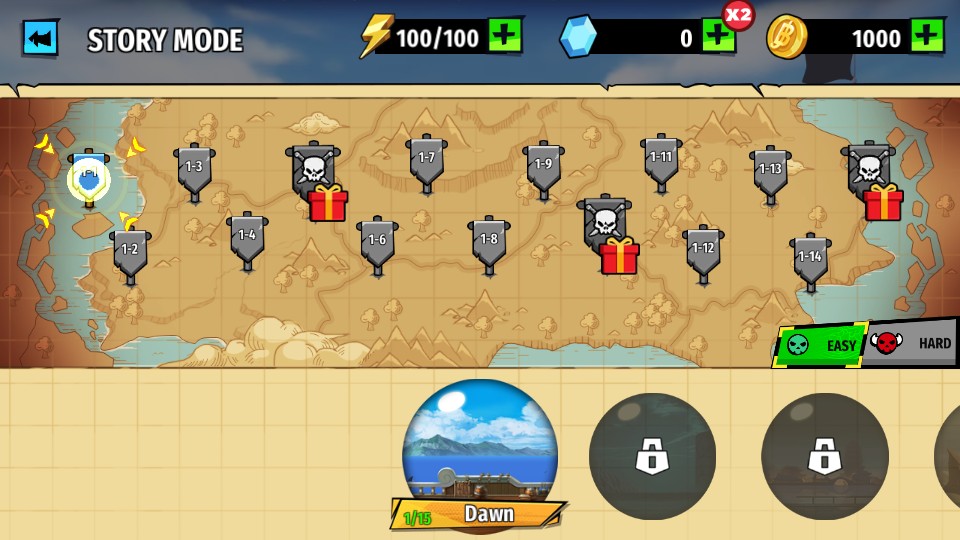The height and width of the screenshot is (540, 960).
Task: Buy more blue gems with the plus button
Action: click(x=718, y=38)
